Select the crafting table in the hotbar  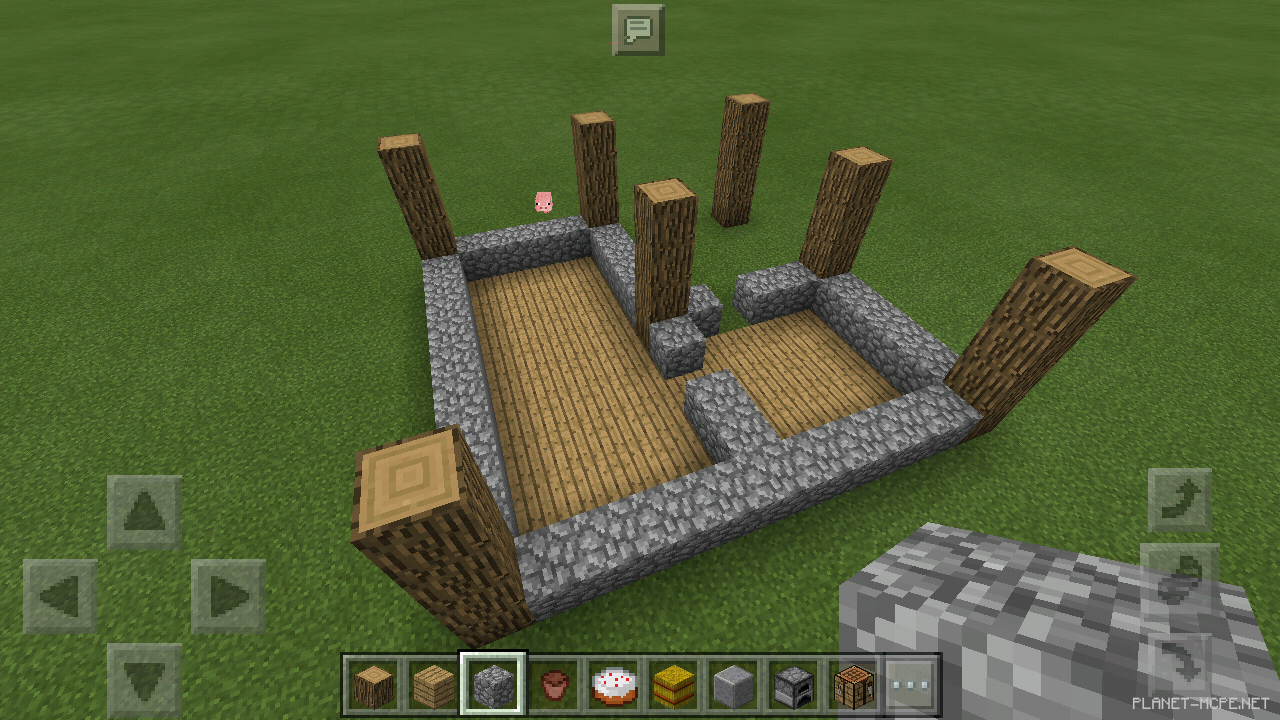852,686
